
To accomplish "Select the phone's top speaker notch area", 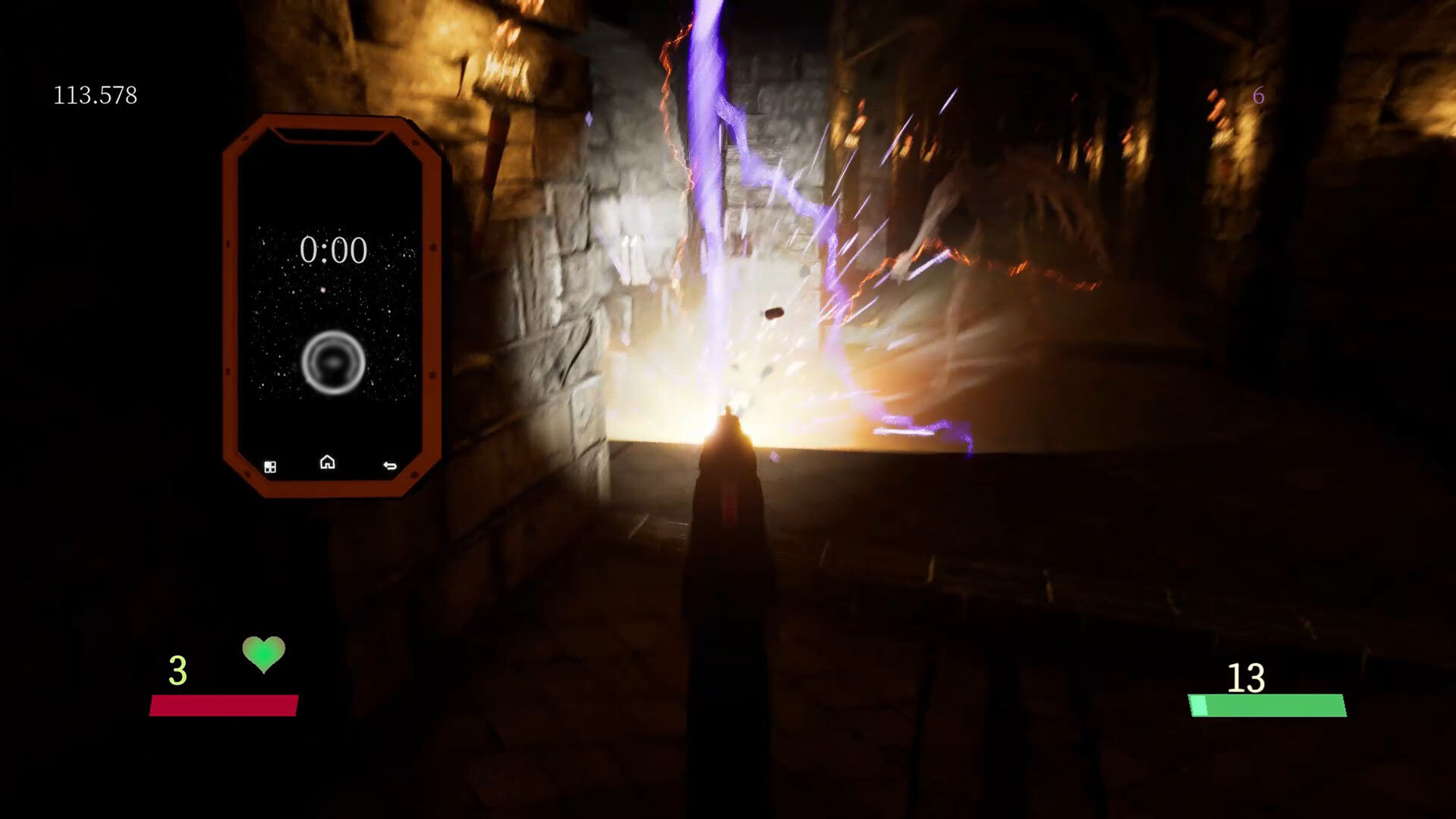I will 331,136.
